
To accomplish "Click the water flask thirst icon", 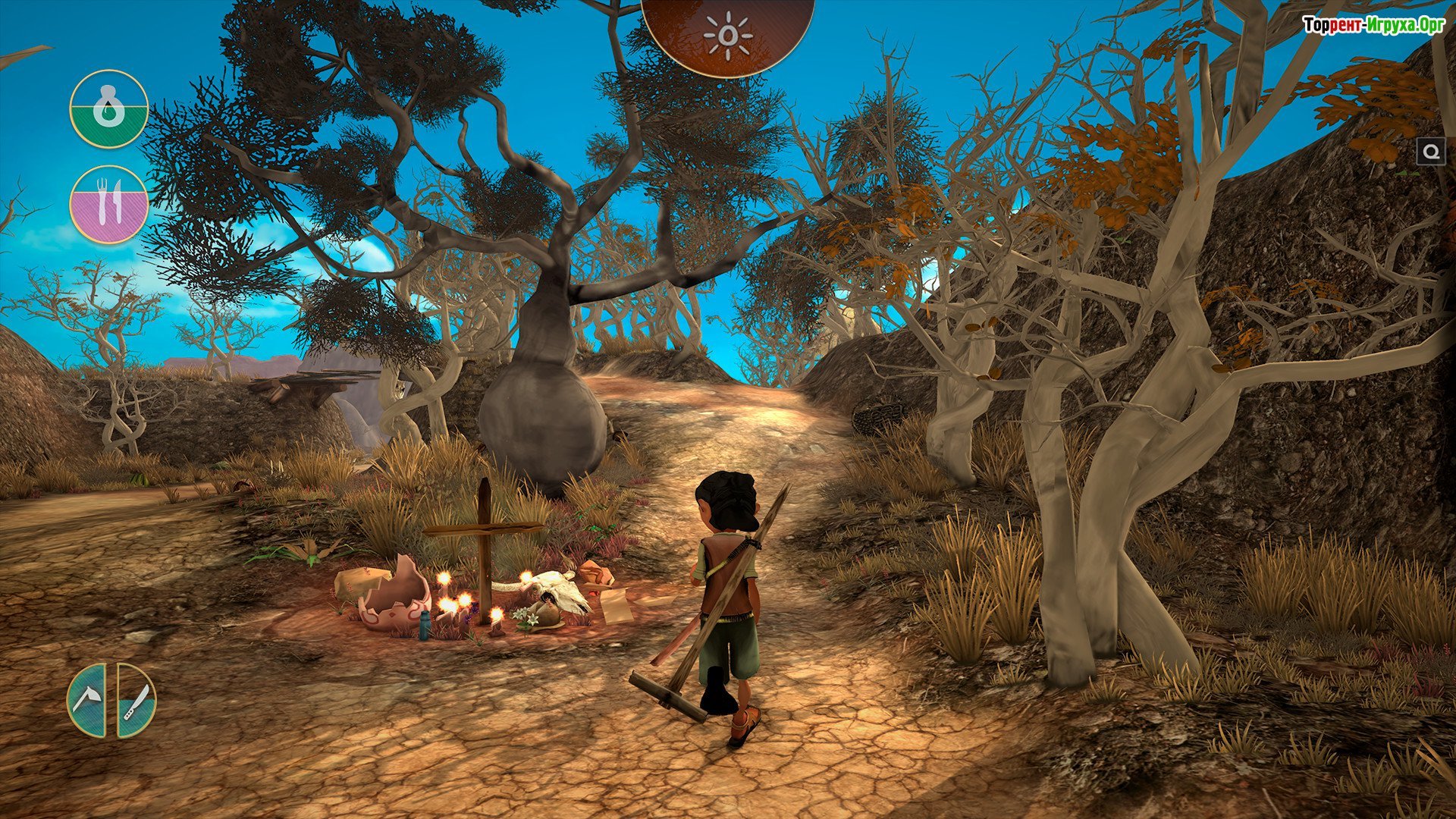I will point(108,109).
